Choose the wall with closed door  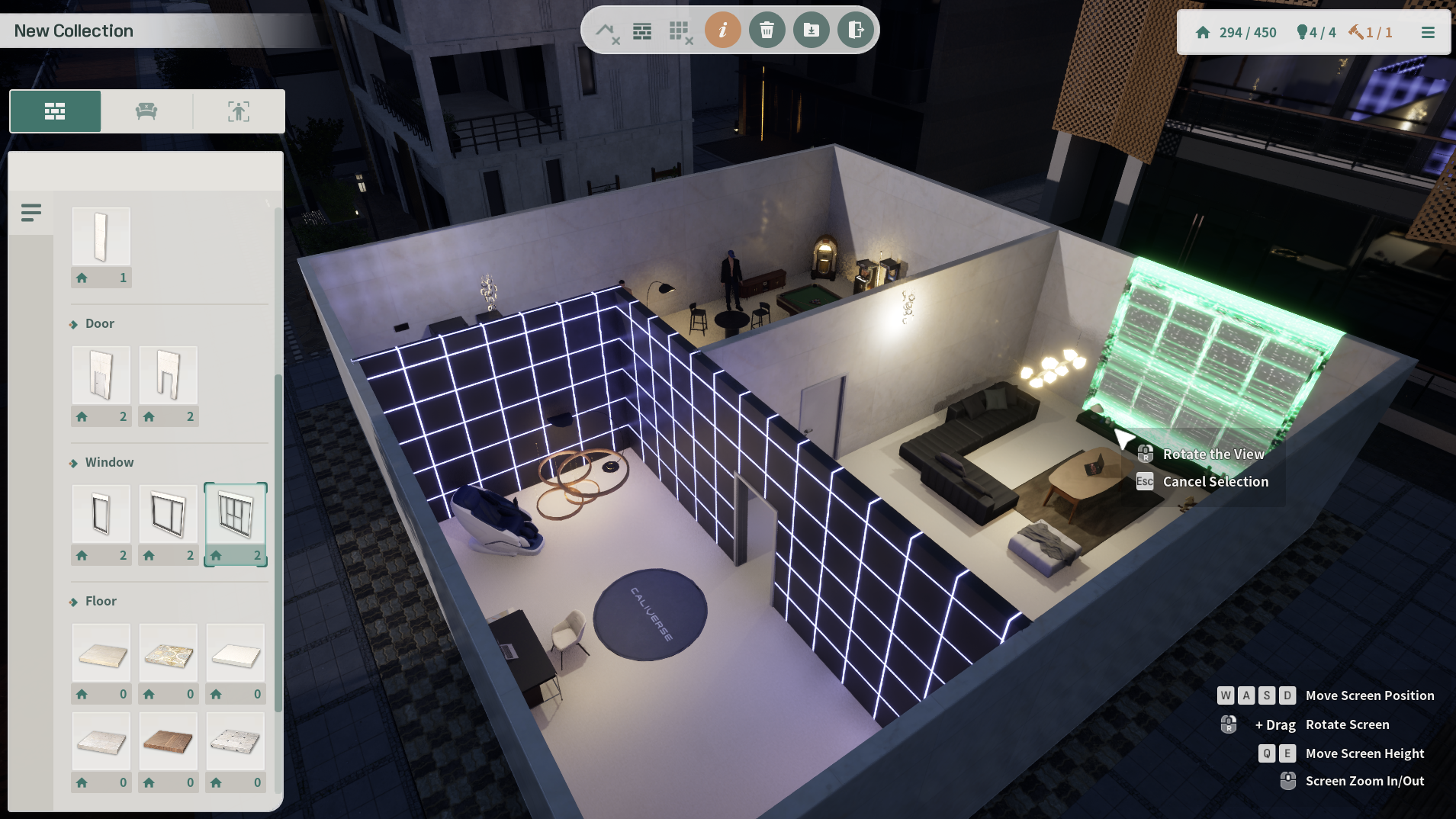101,375
